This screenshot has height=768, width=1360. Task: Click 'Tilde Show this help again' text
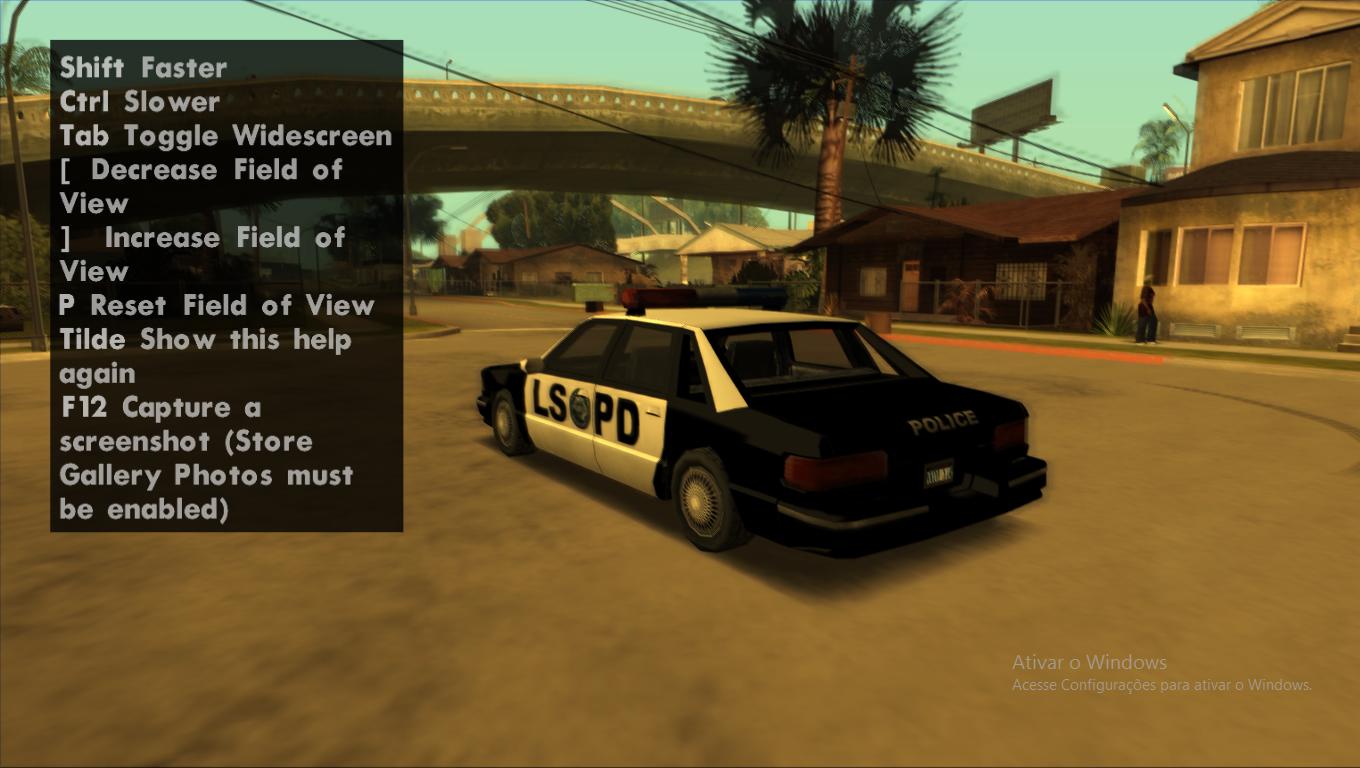[205, 339]
